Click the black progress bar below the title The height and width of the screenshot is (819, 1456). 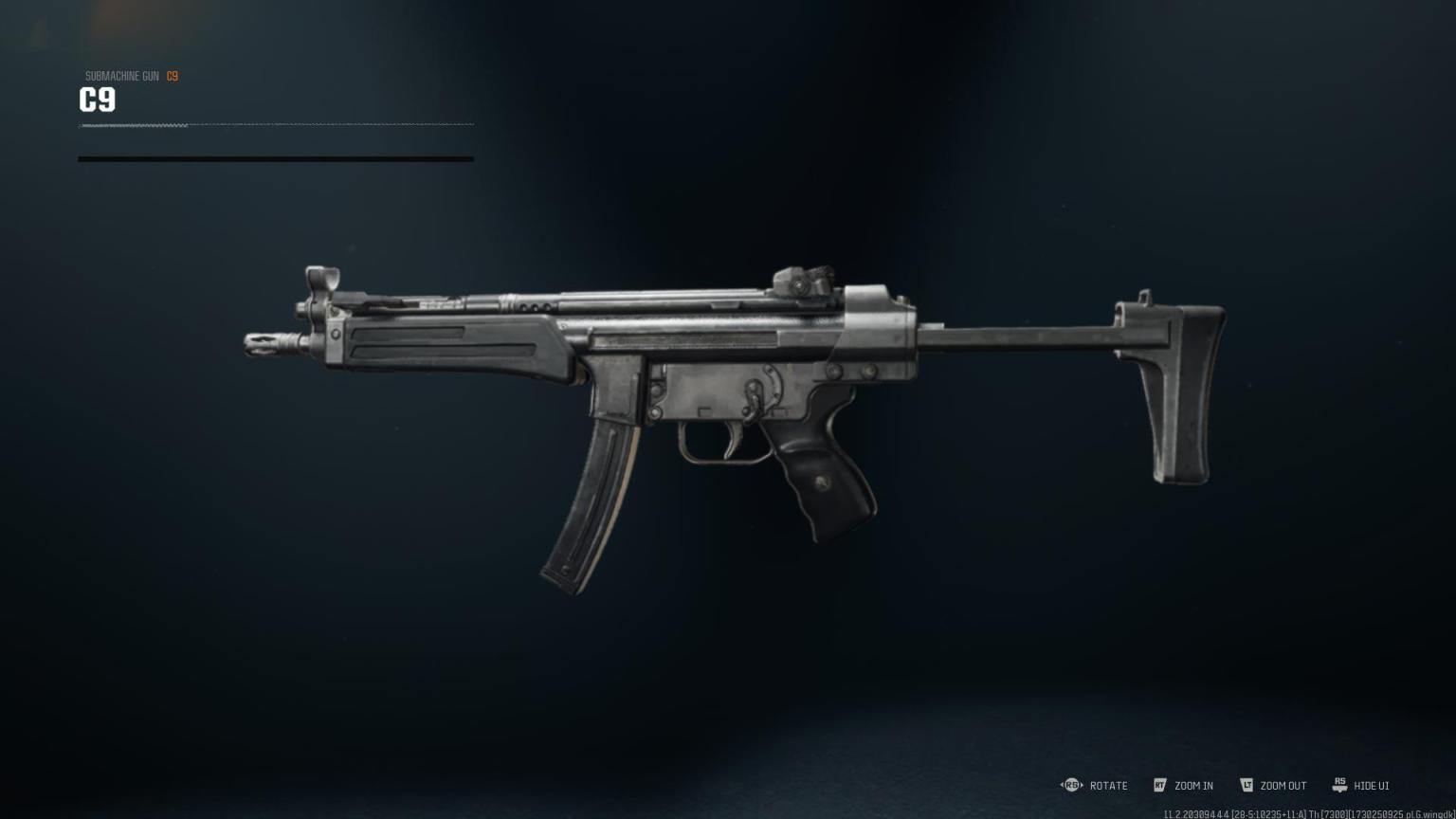coord(275,159)
